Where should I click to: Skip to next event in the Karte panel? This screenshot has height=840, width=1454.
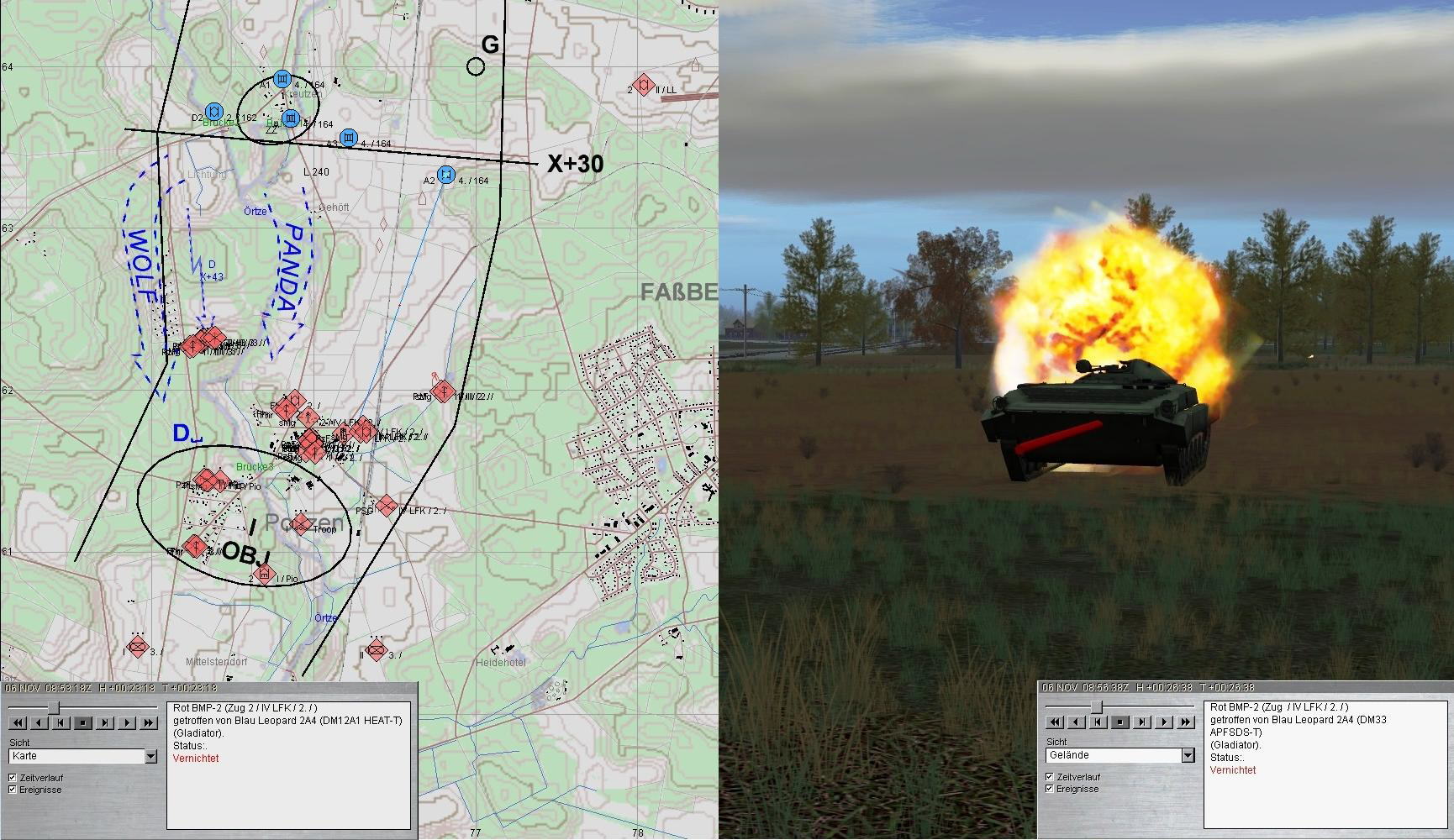[104, 722]
